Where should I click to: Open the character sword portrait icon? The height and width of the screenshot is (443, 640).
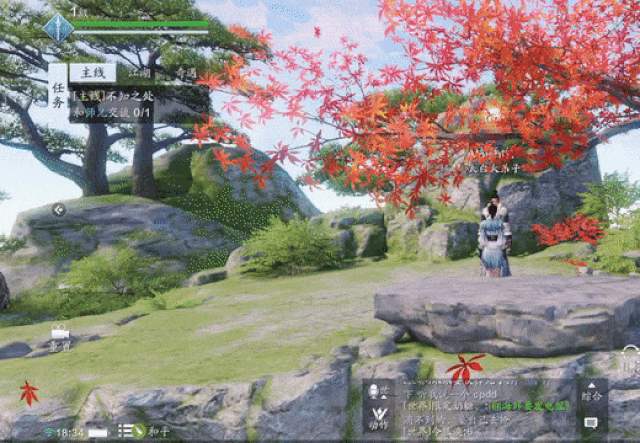58,27
